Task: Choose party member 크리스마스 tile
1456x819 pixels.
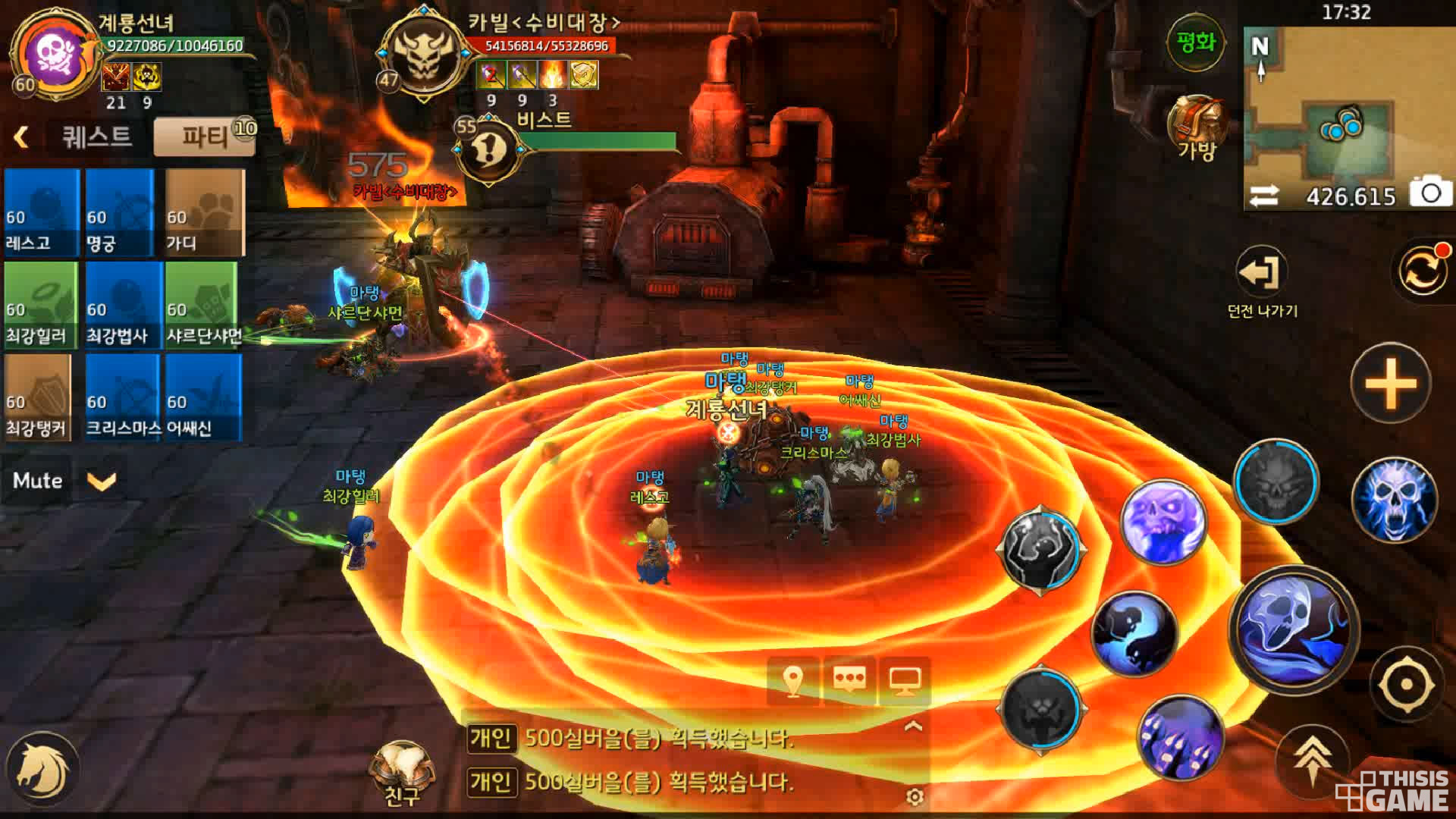Action: [123, 397]
